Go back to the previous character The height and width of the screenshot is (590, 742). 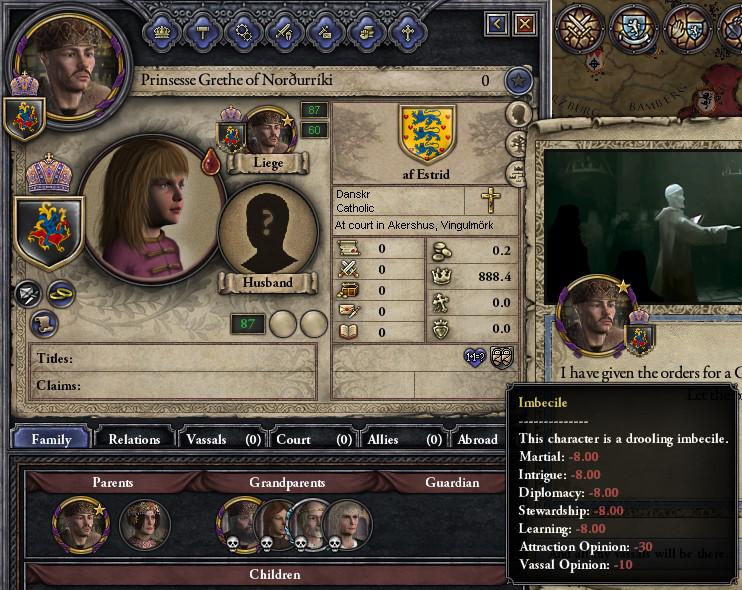click(497, 24)
